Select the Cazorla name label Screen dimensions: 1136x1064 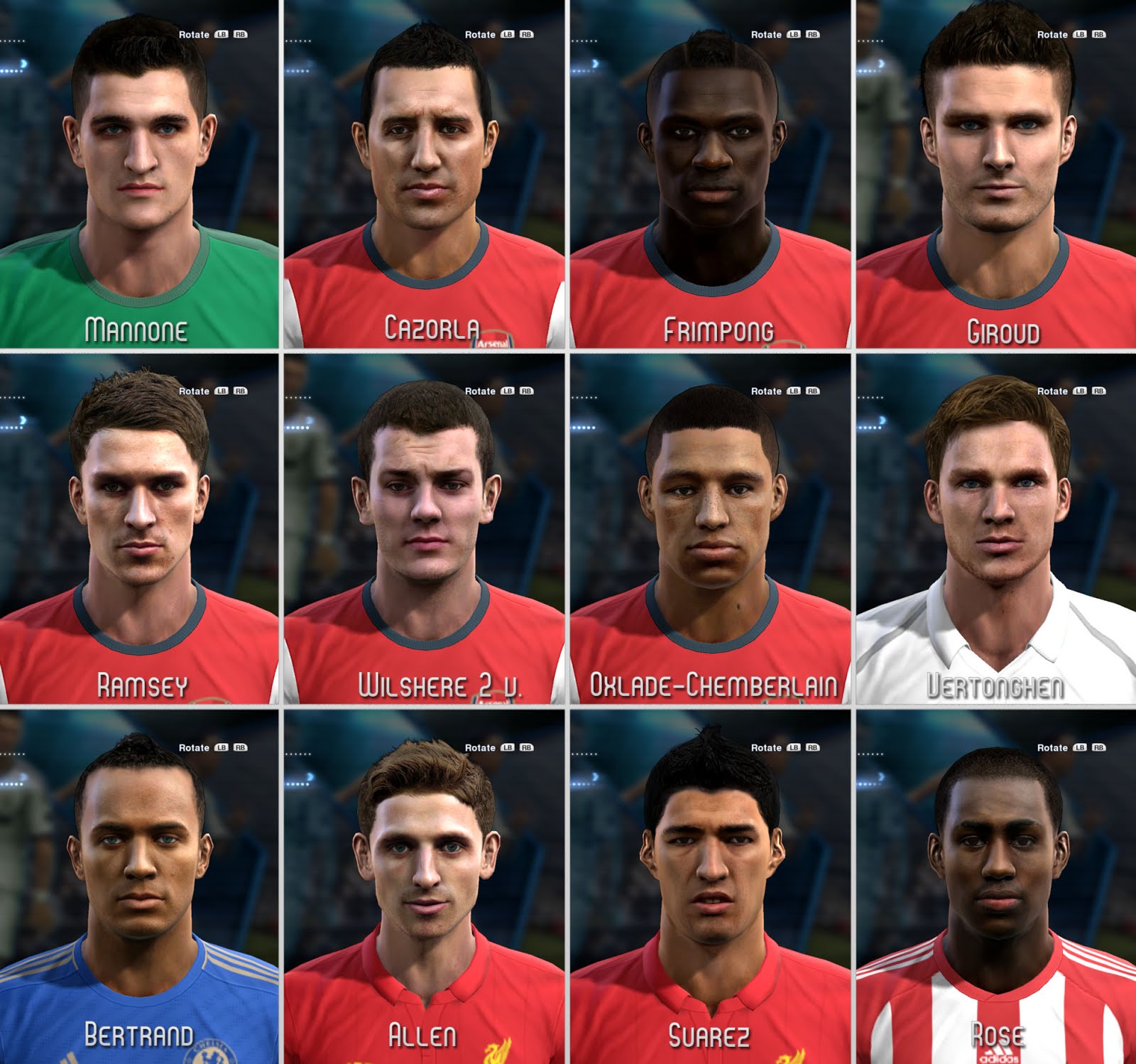click(x=432, y=327)
